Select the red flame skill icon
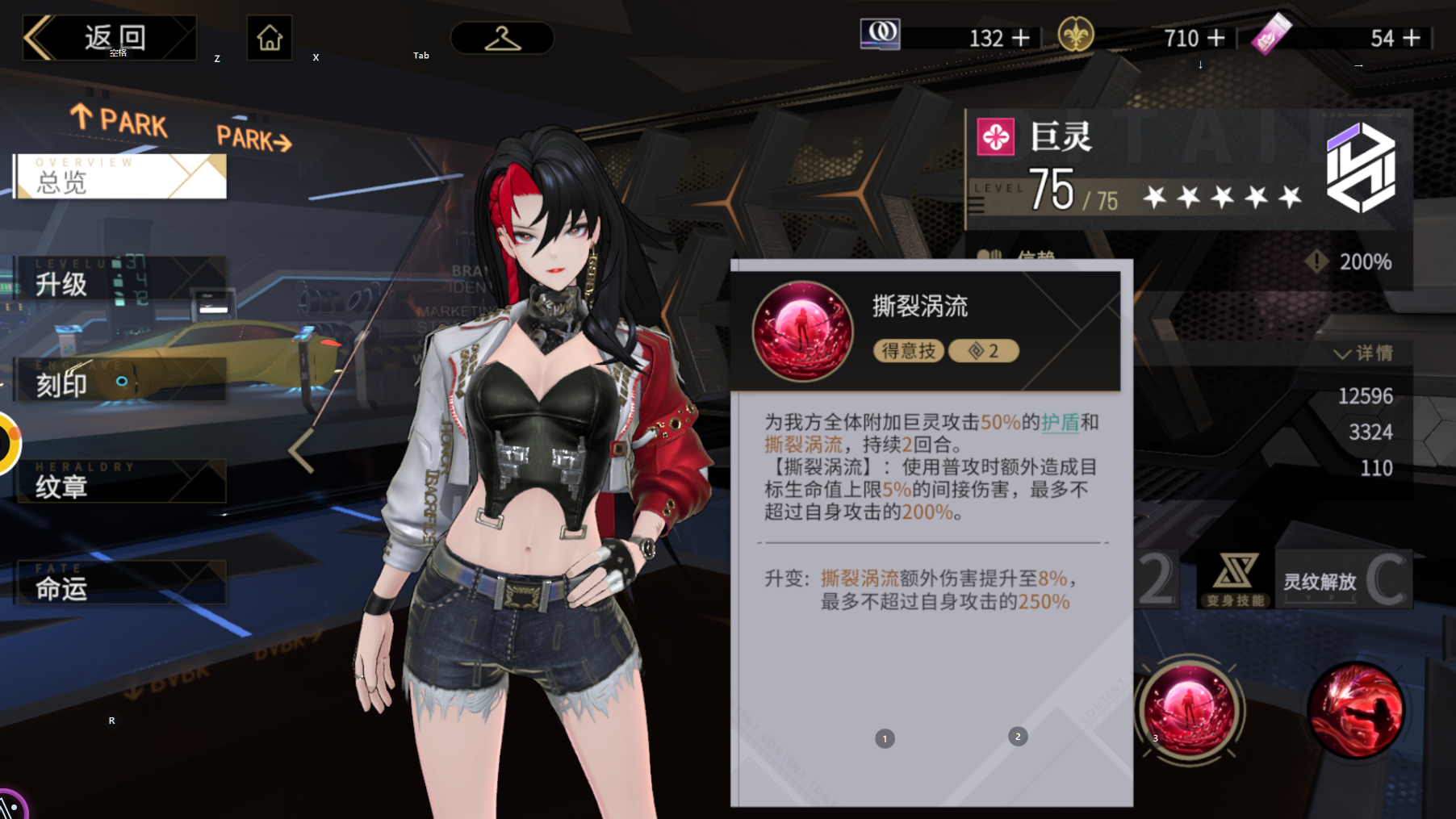Screen dimensions: 1456x819 (1356, 710)
